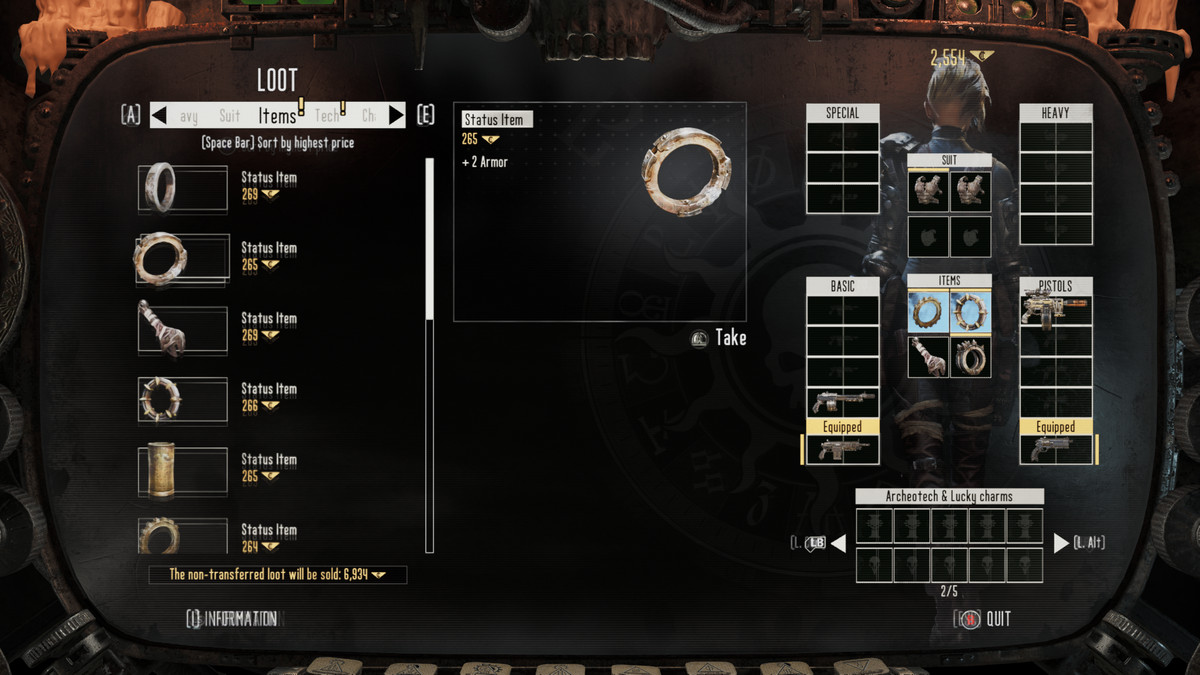Quit the loot screen
This screenshot has width=1200, height=675.
coord(983,619)
